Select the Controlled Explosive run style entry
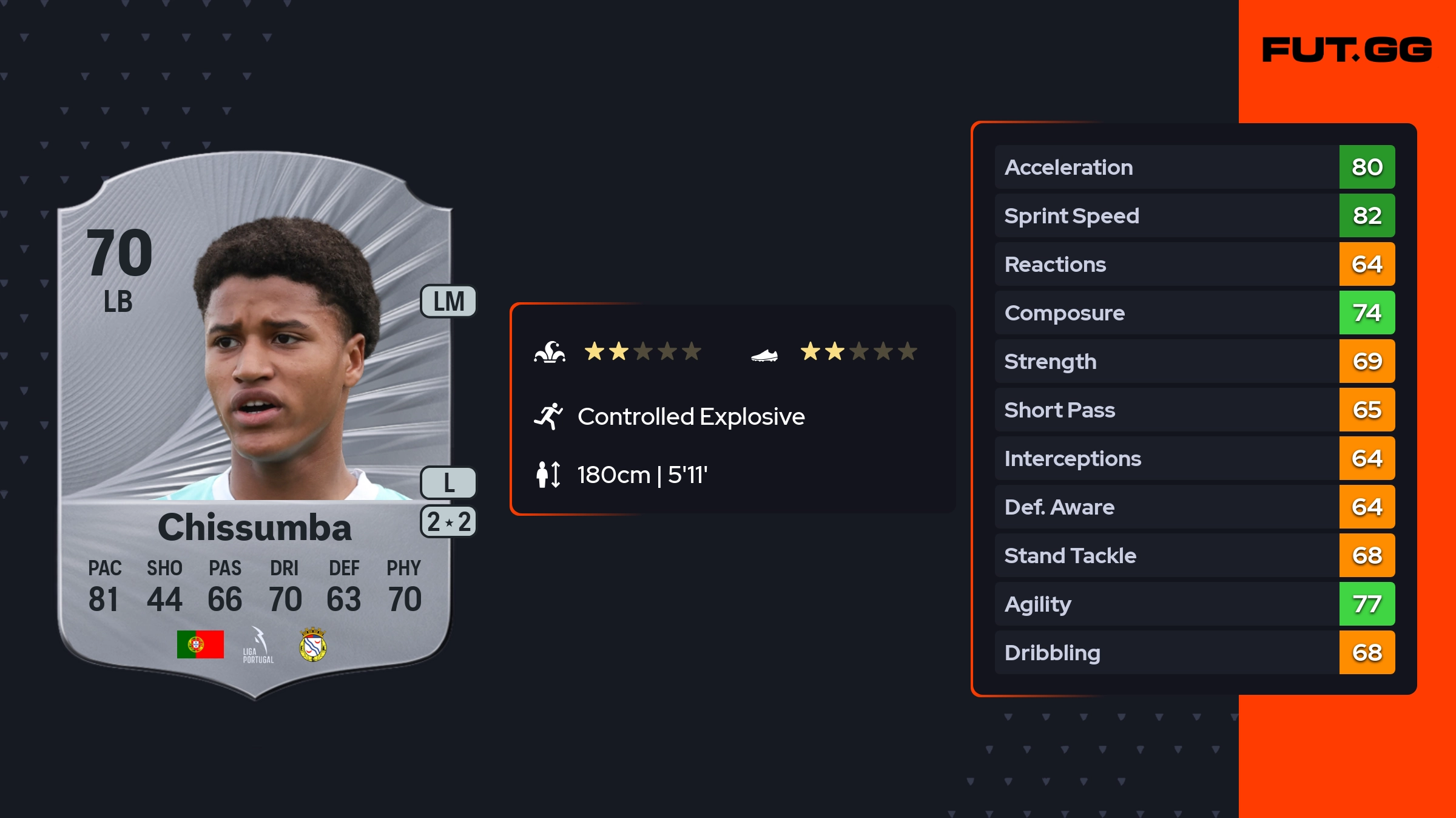The image size is (1456, 818). [690, 417]
